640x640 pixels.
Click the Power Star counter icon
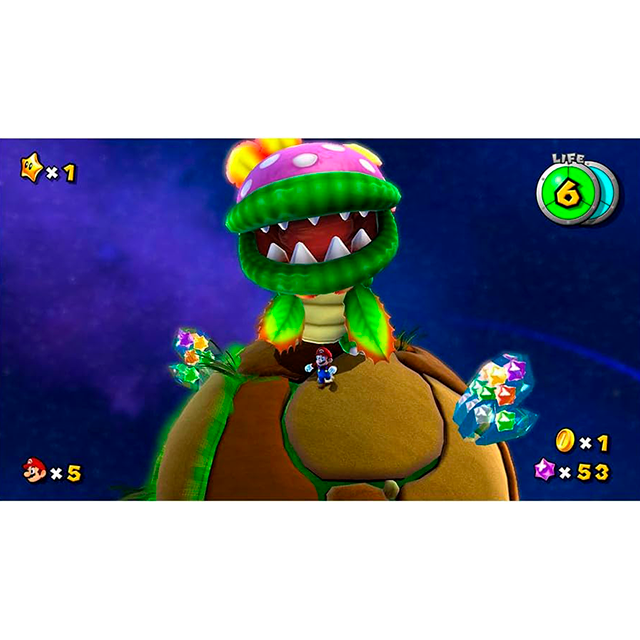33,169
